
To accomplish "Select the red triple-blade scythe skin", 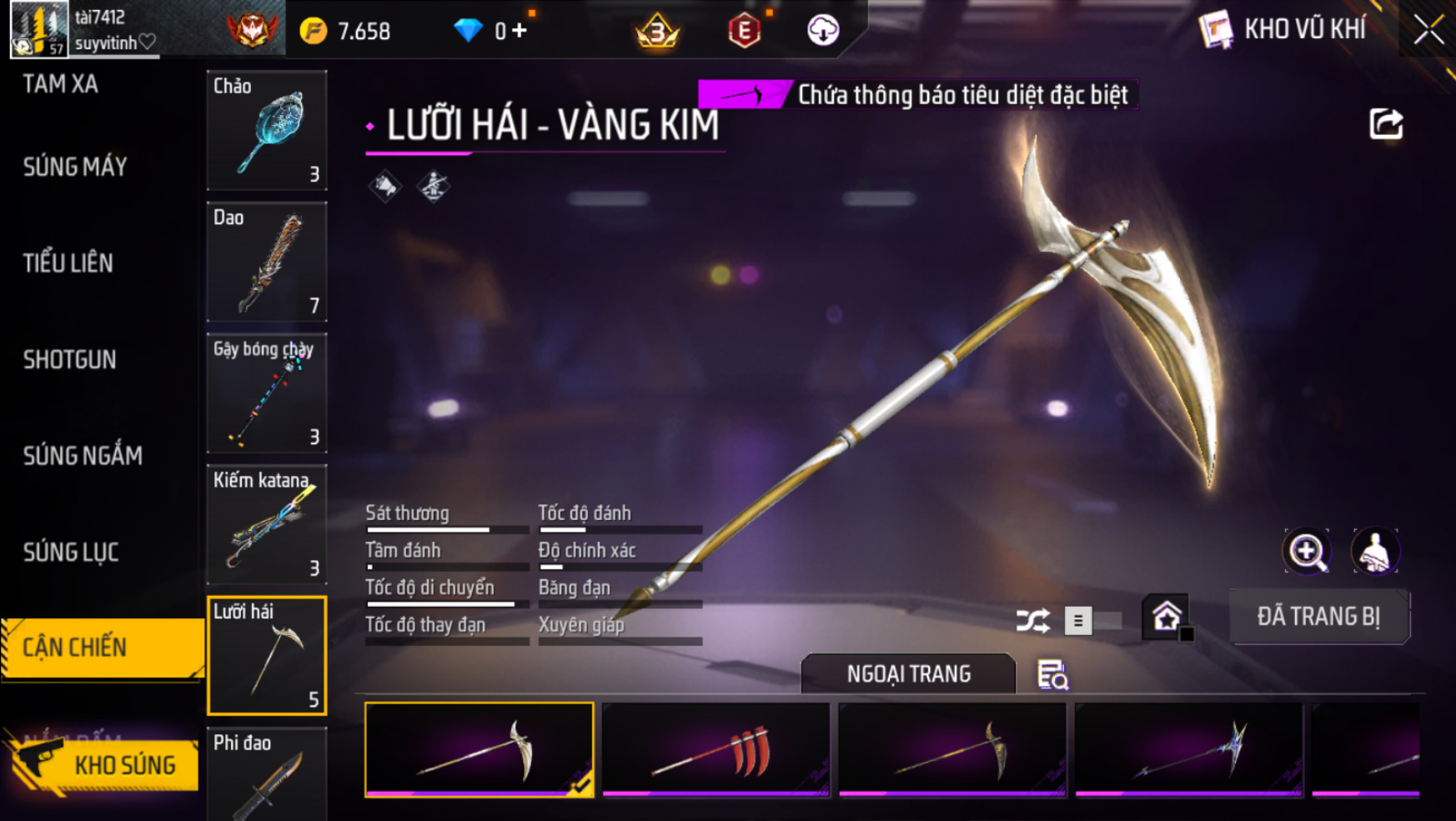I will (715, 749).
